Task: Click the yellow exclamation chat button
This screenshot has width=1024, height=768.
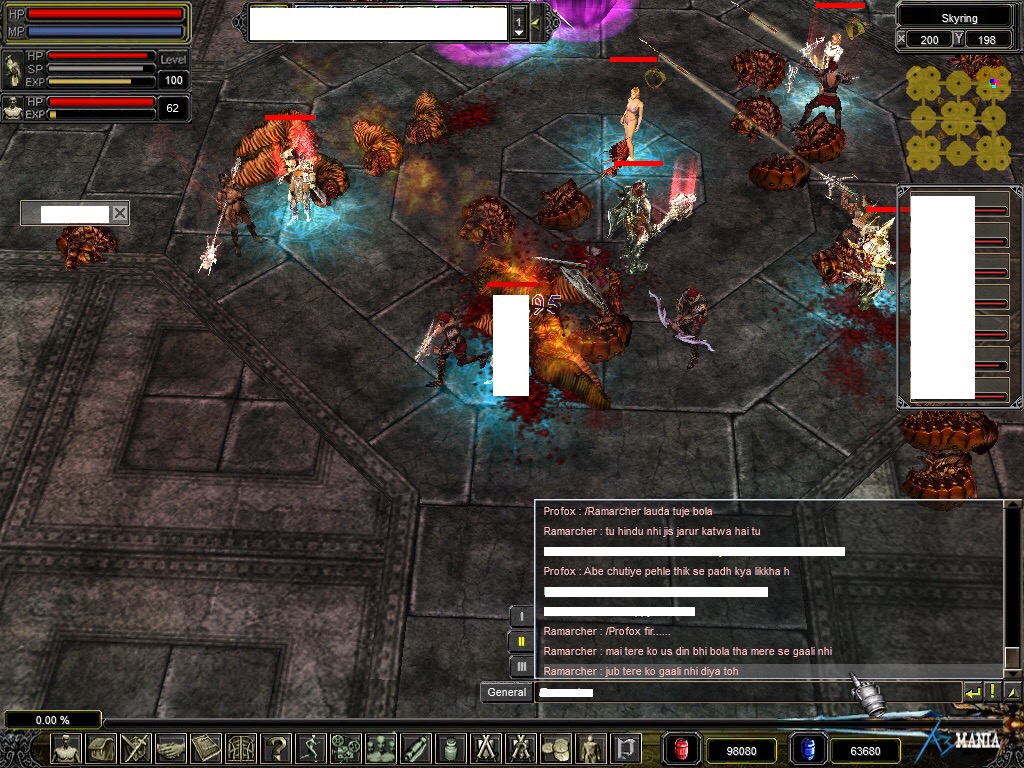Action: tap(992, 692)
